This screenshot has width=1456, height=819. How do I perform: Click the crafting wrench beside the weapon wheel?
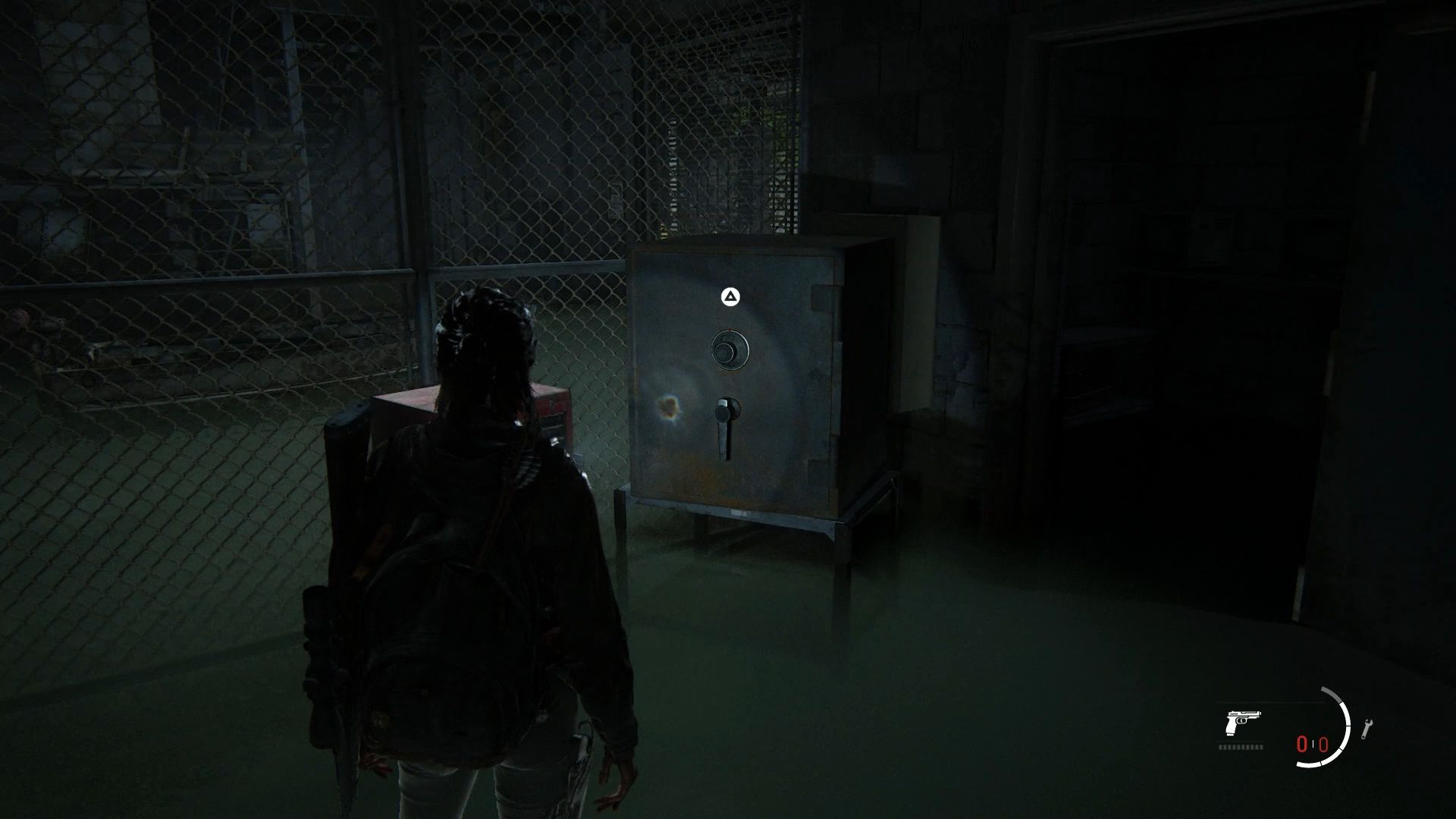(1367, 728)
